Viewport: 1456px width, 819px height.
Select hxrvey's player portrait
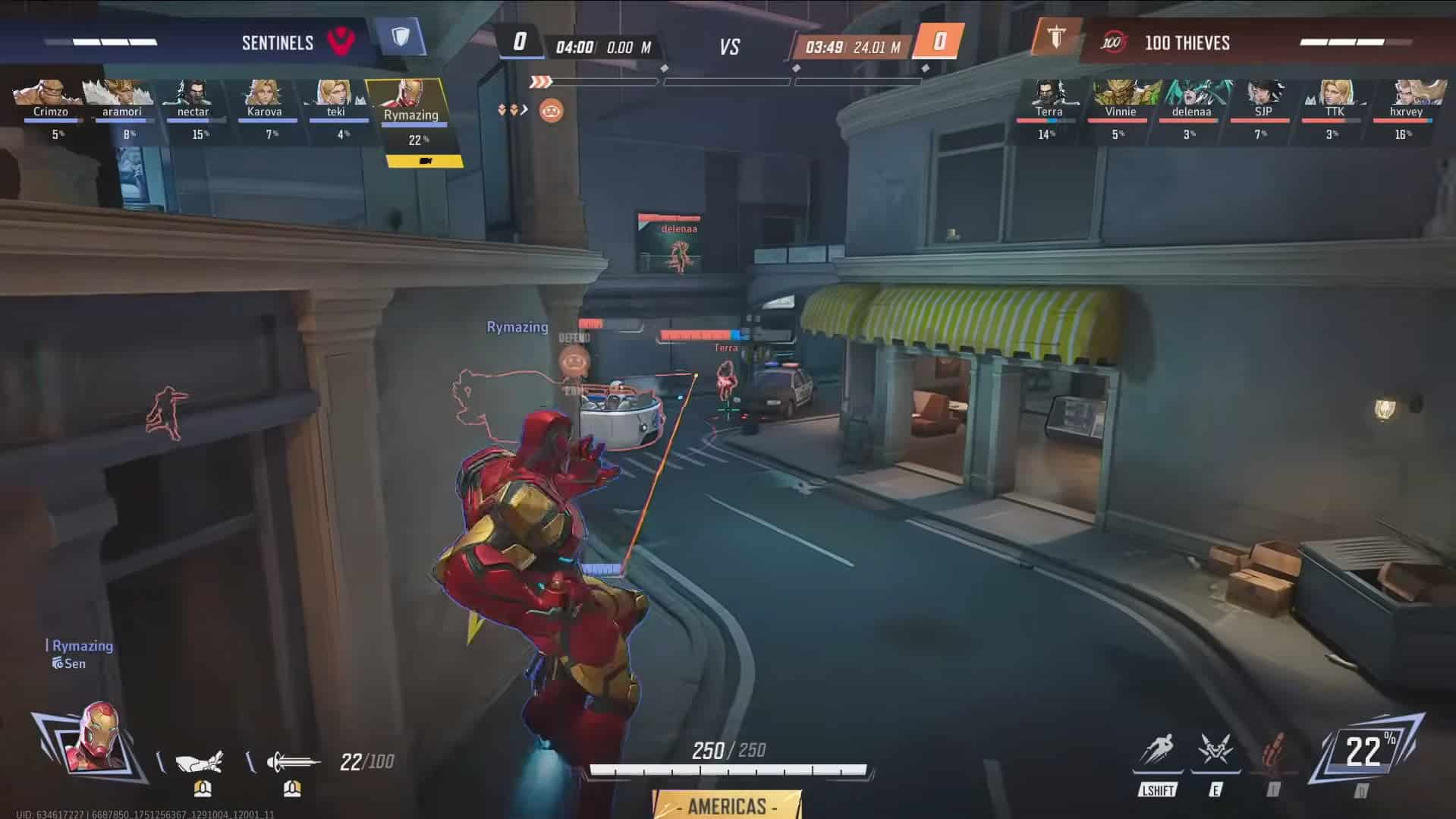[x=1406, y=93]
